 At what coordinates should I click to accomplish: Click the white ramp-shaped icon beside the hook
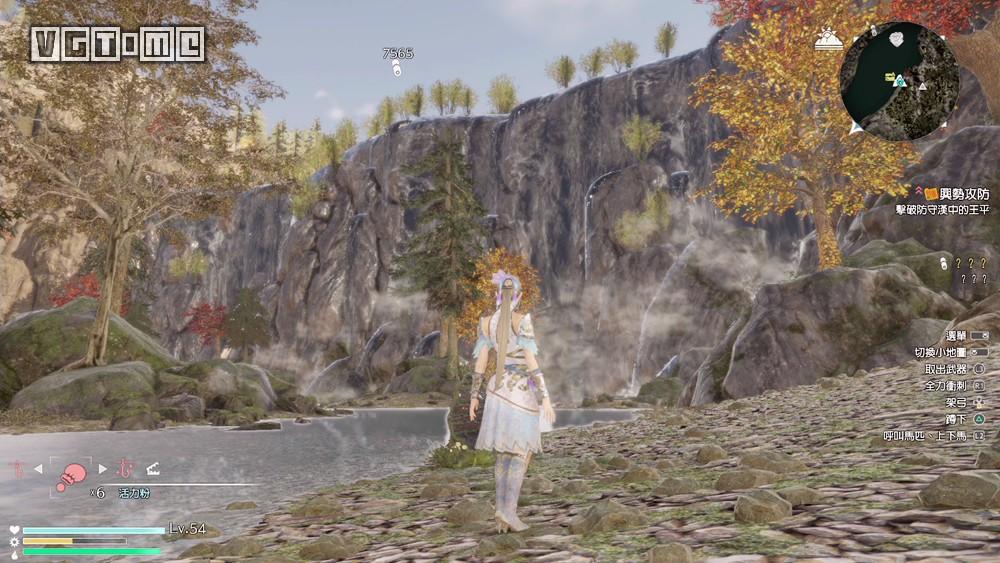[x=153, y=468]
